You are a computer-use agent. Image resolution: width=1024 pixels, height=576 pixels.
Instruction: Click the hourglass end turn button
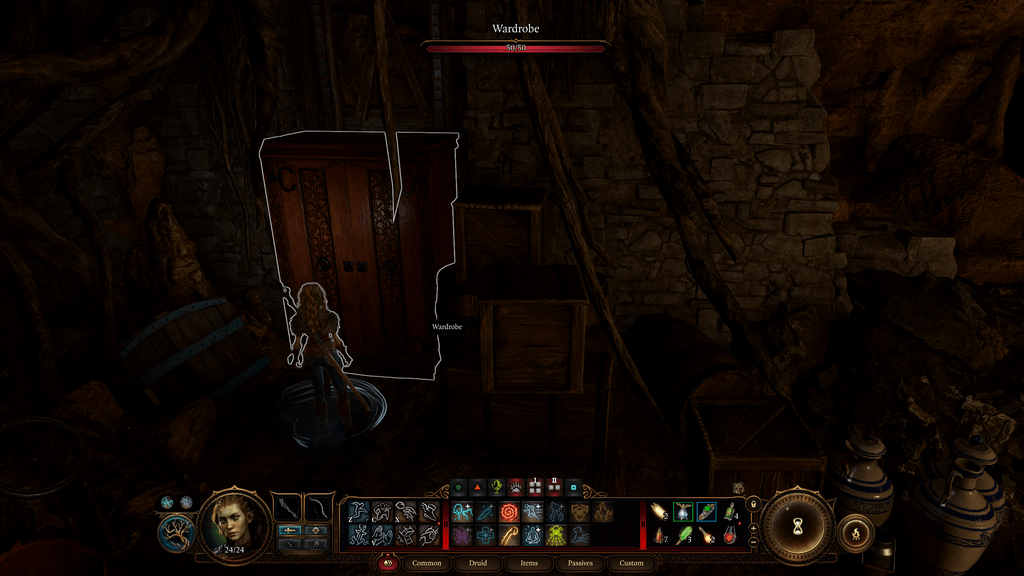797,524
